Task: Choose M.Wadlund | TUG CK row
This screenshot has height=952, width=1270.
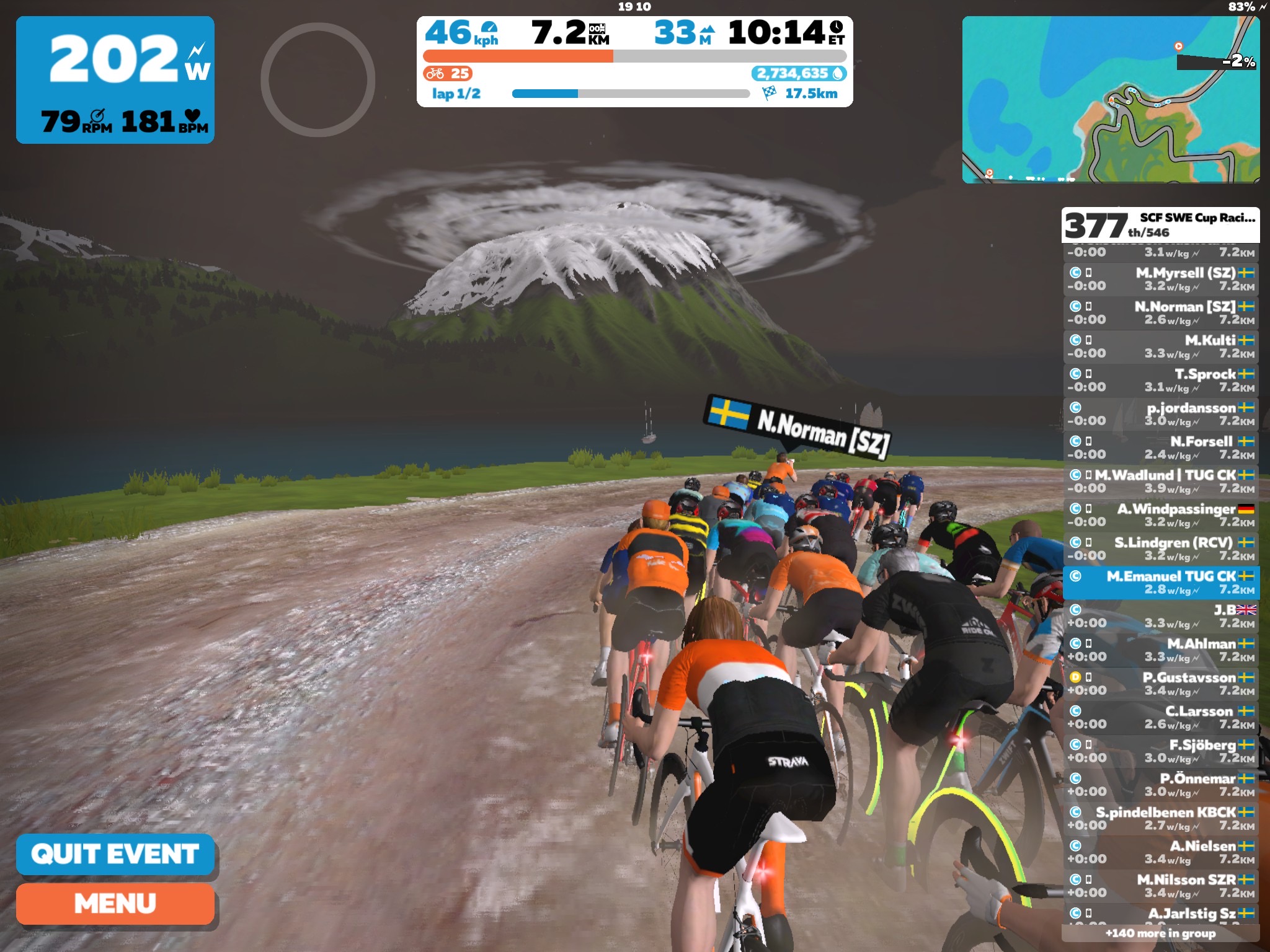Action: (x=1161, y=481)
